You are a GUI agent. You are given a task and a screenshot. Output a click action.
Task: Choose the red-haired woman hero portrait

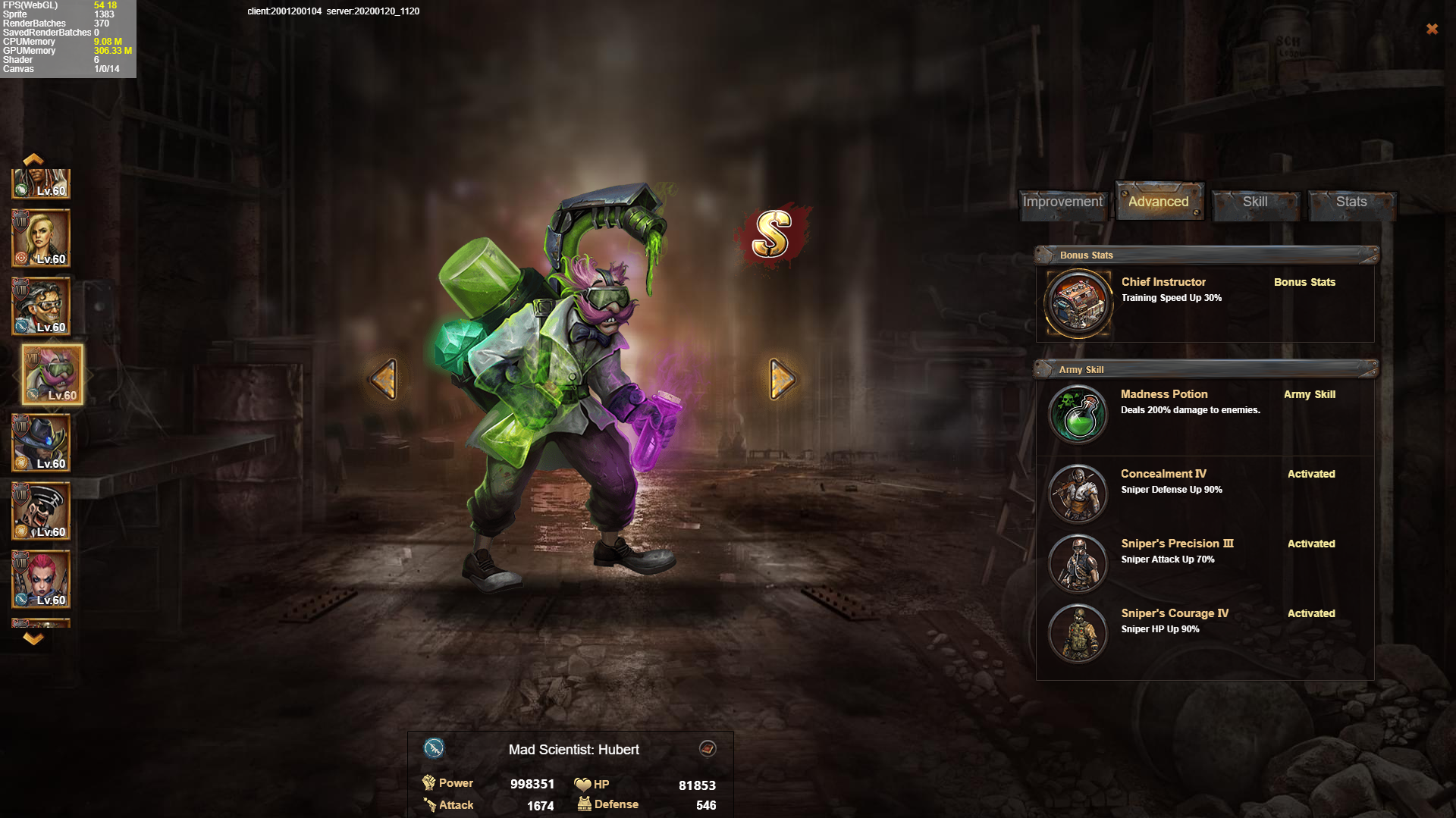click(x=41, y=579)
